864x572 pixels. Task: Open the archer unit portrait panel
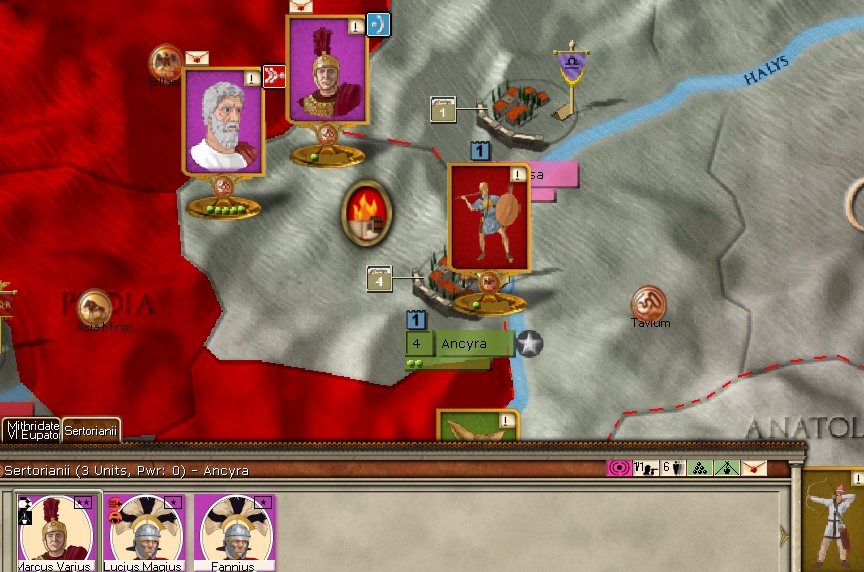pos(834,522)
